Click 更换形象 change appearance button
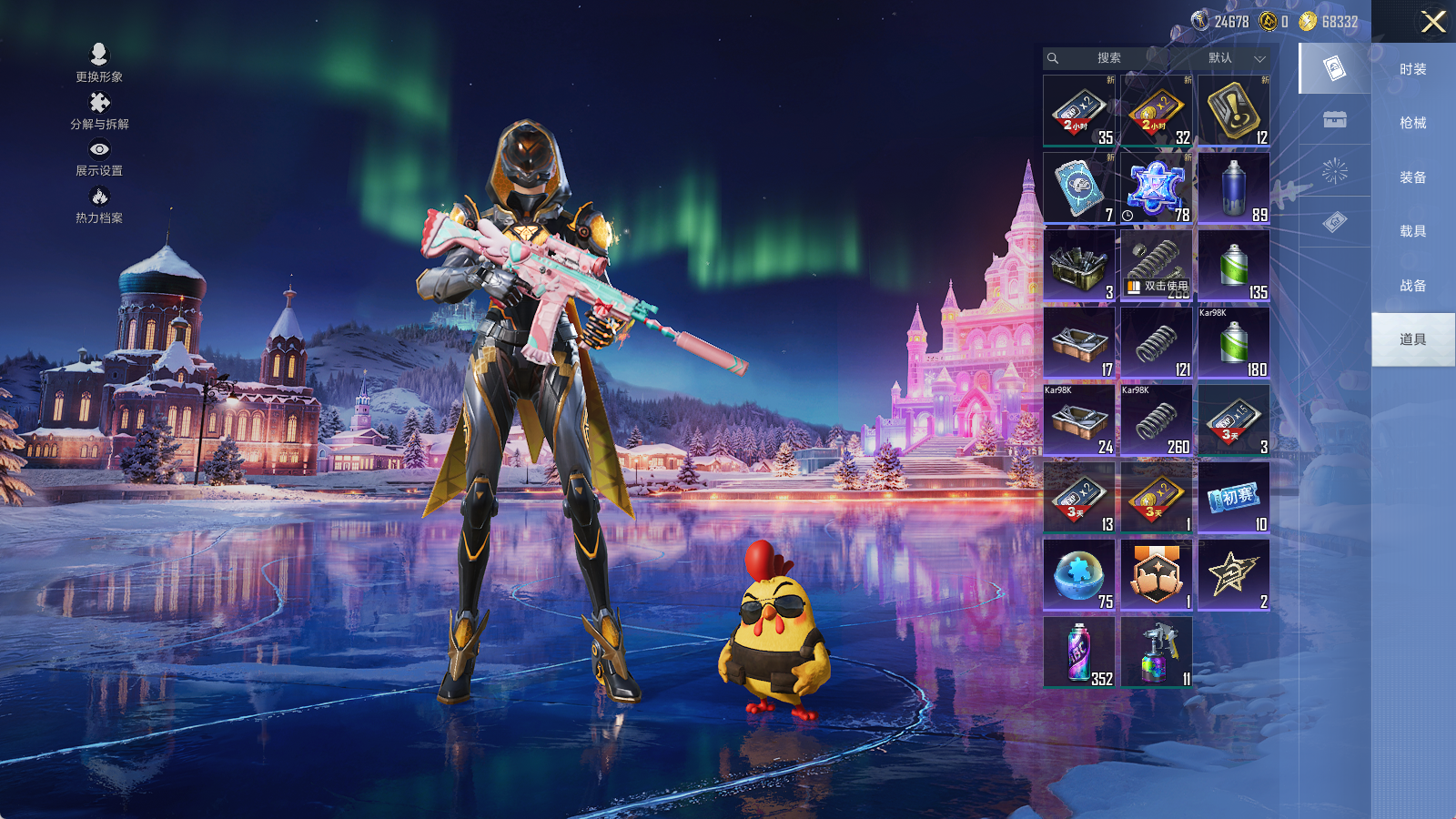 coord(99,63)
